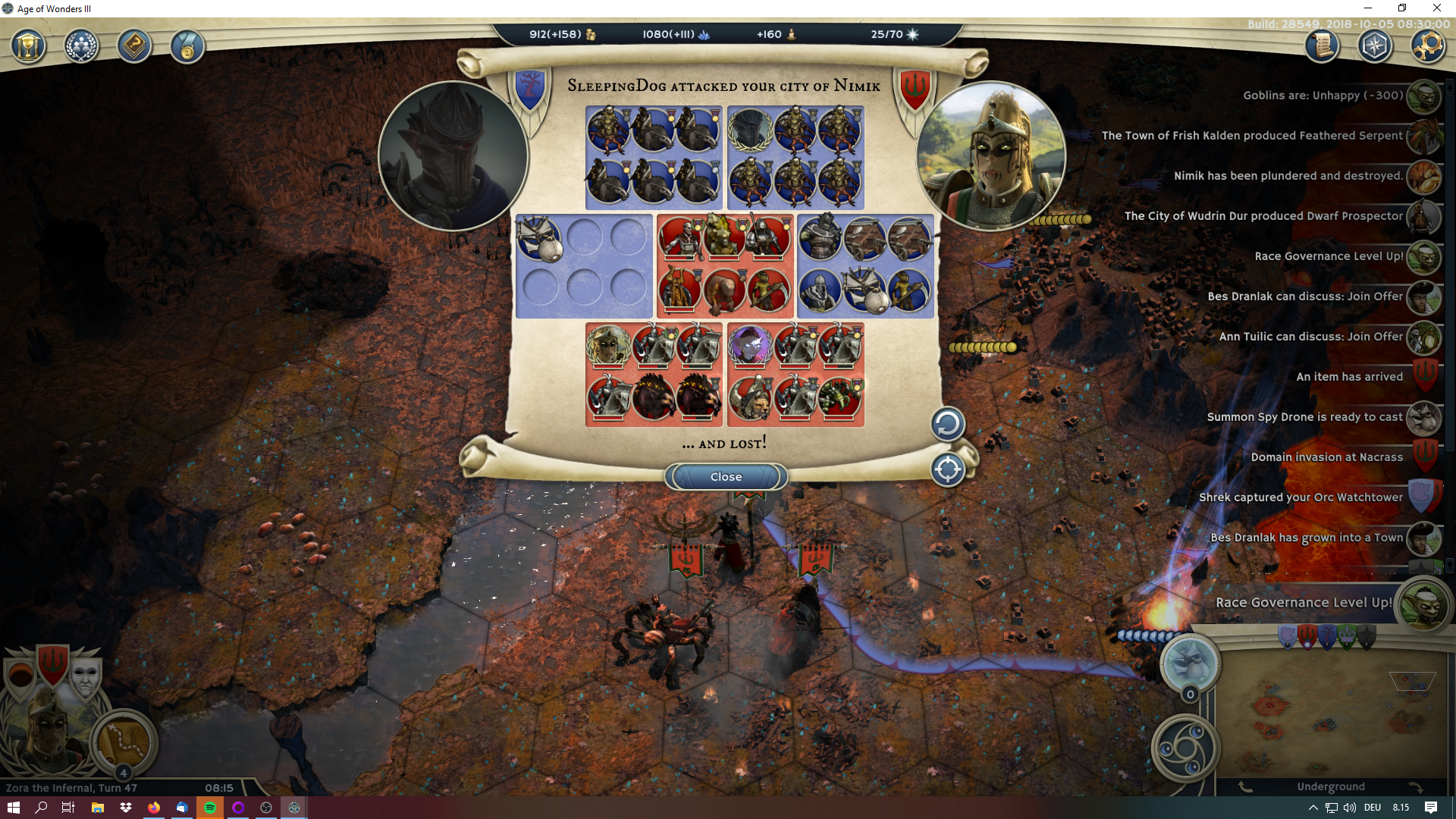Close the Age of Wonders III window
Image resolution: width=1456 pixels, height=819 pixels.
1436,8
